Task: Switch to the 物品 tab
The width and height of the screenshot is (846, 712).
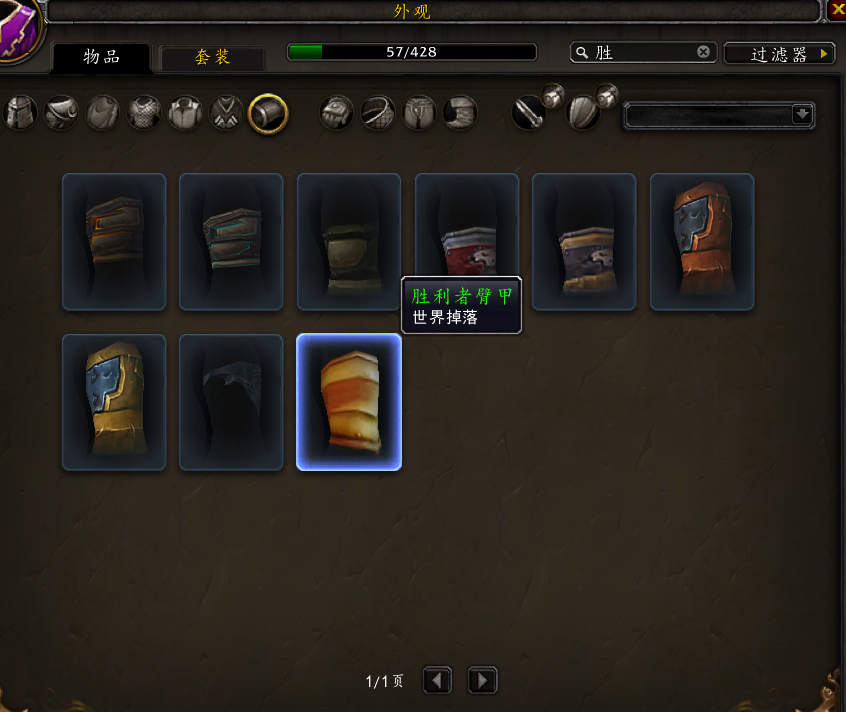Action: coord(101,56)
